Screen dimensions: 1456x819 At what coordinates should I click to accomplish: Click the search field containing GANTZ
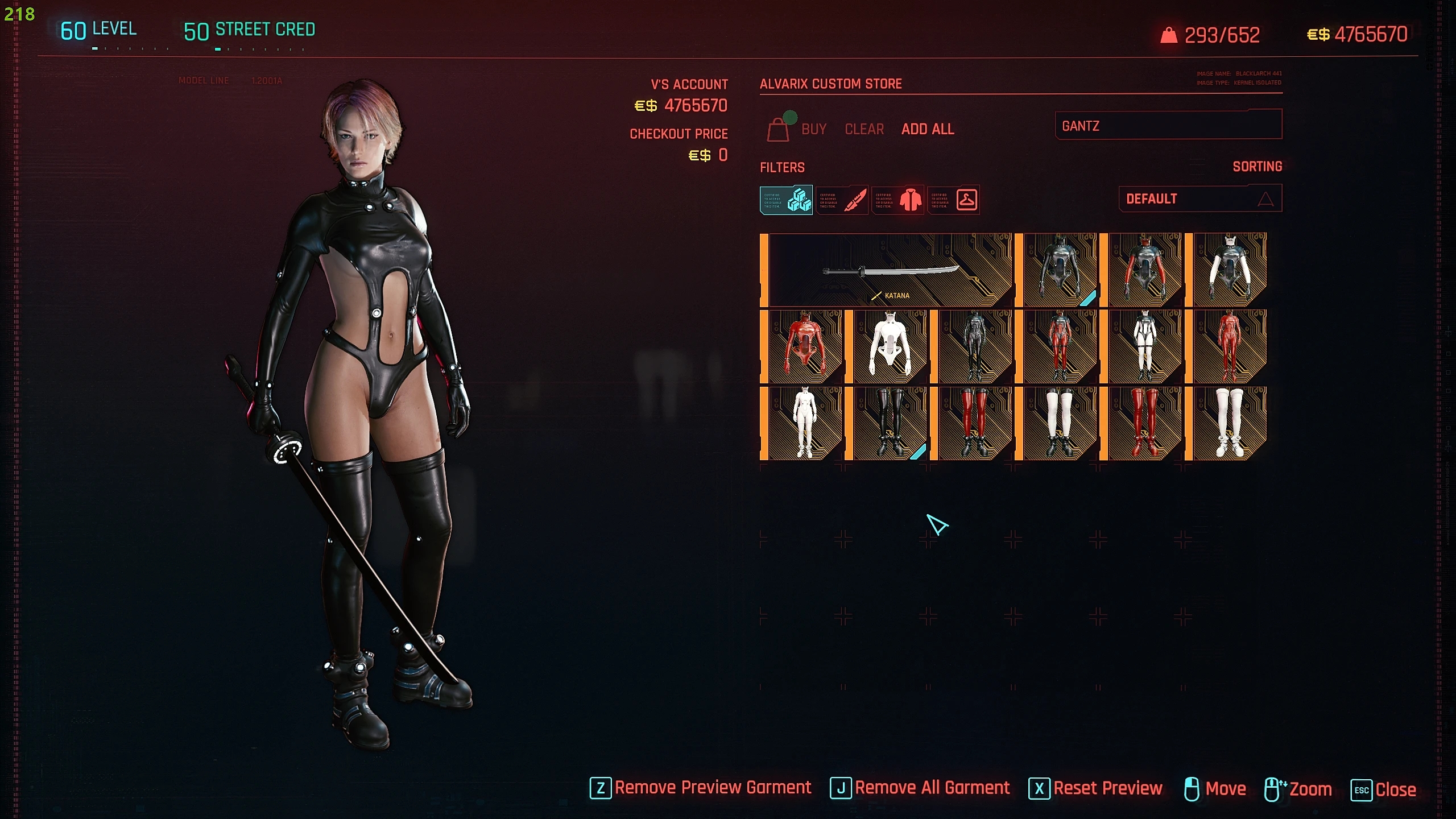1168,126
